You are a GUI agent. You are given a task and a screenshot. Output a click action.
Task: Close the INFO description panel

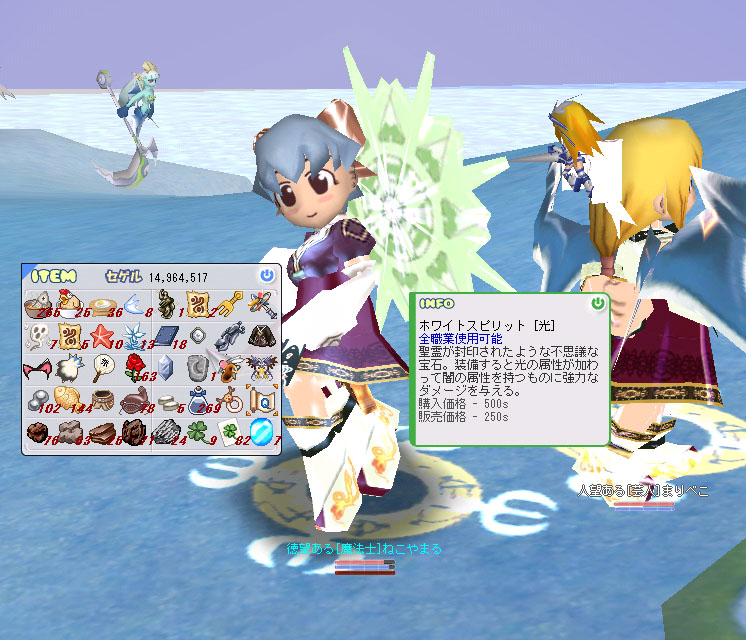[597, 303]
